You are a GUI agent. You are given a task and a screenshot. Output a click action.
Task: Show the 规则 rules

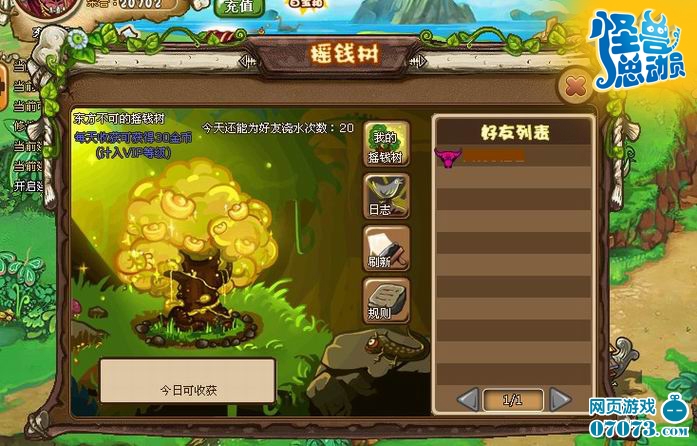point(385,299)
